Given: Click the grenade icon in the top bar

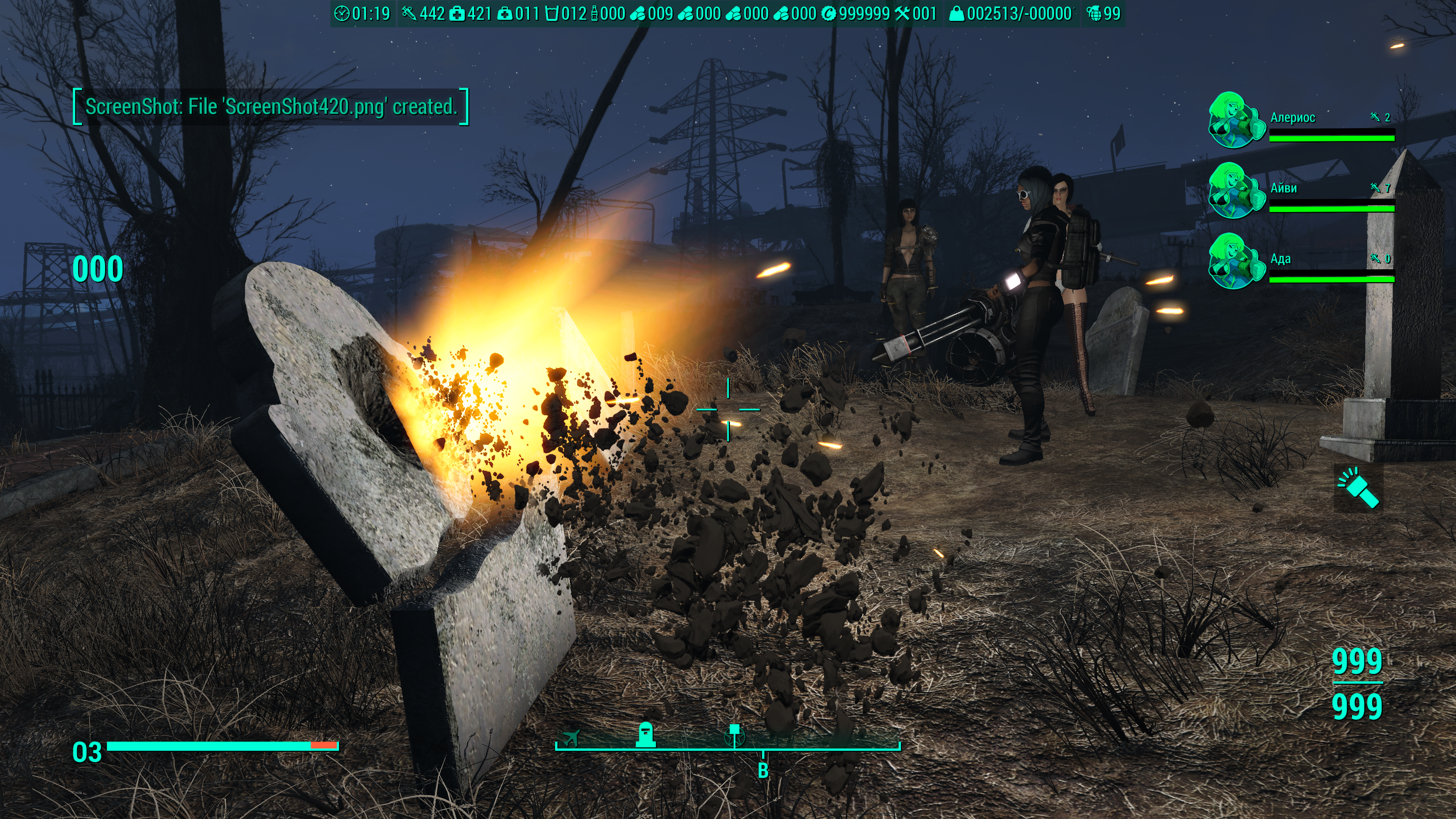Looking at the screenshot, I should [x=1094, y=14].
